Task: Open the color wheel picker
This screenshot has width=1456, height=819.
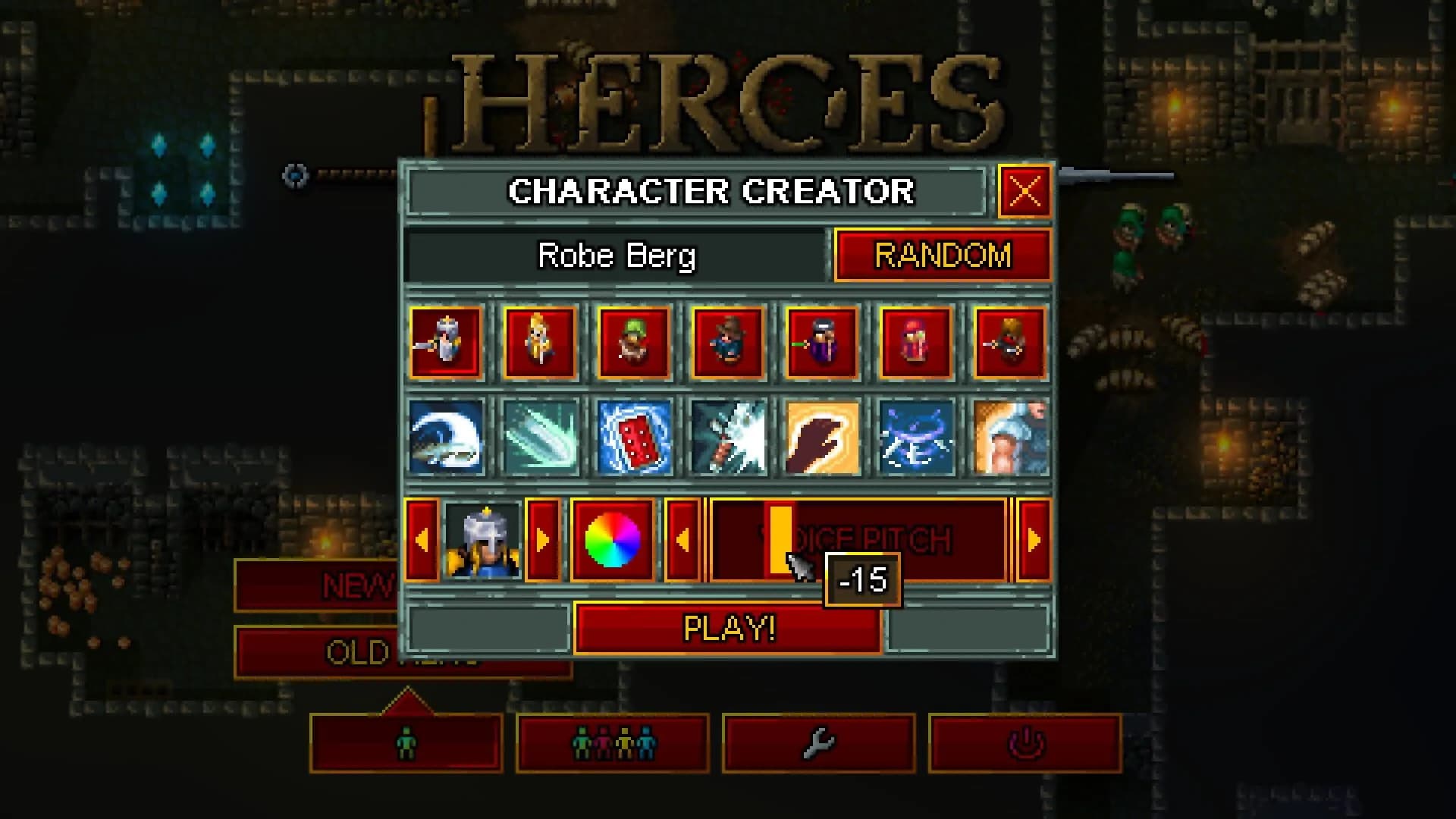Action: point(613,538)
